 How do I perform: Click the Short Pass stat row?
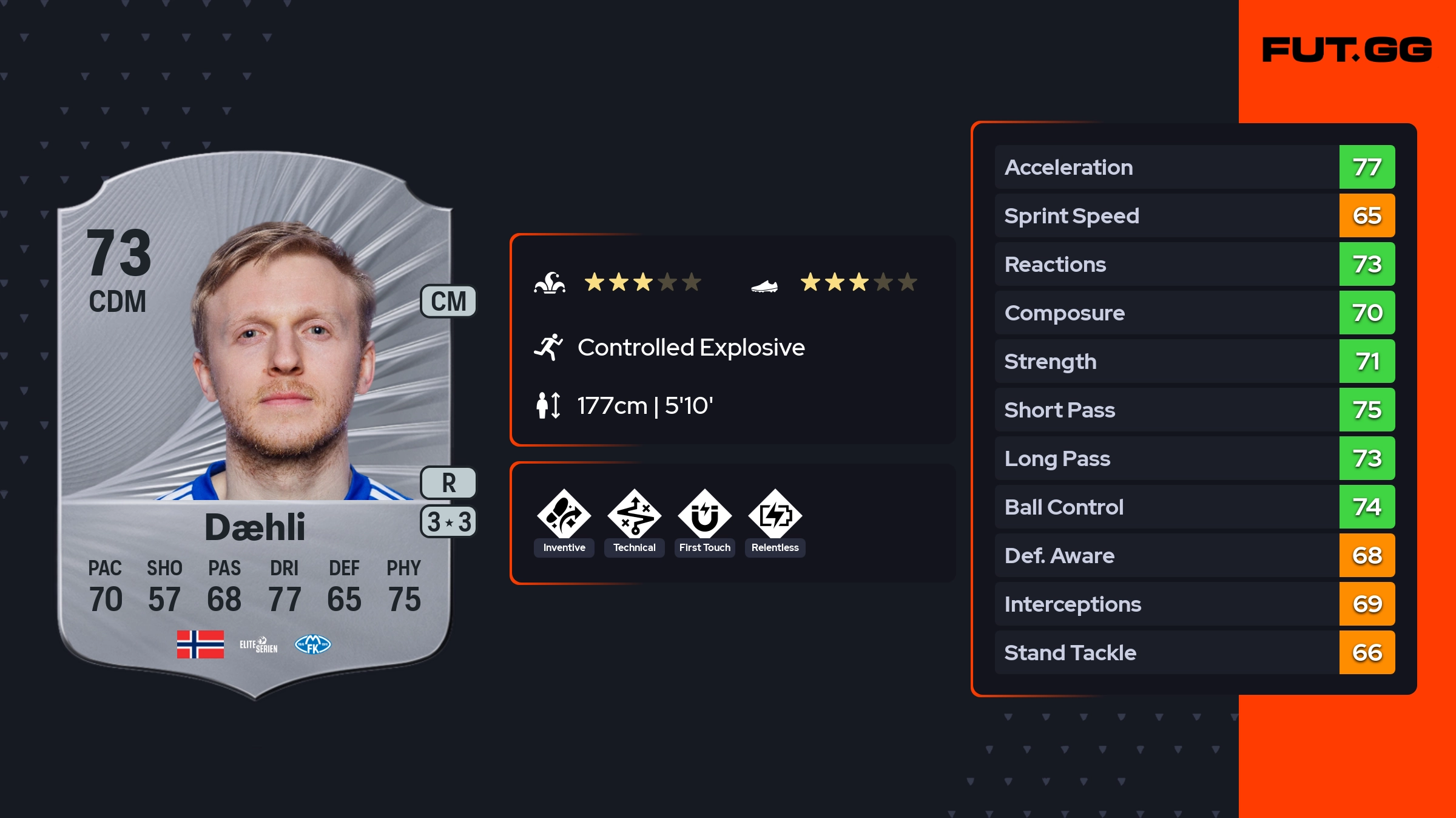1195,410
